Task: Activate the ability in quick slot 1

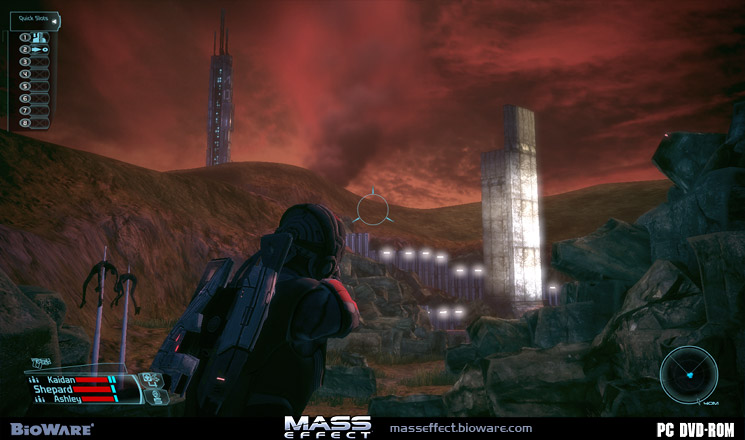Action: 40,37
